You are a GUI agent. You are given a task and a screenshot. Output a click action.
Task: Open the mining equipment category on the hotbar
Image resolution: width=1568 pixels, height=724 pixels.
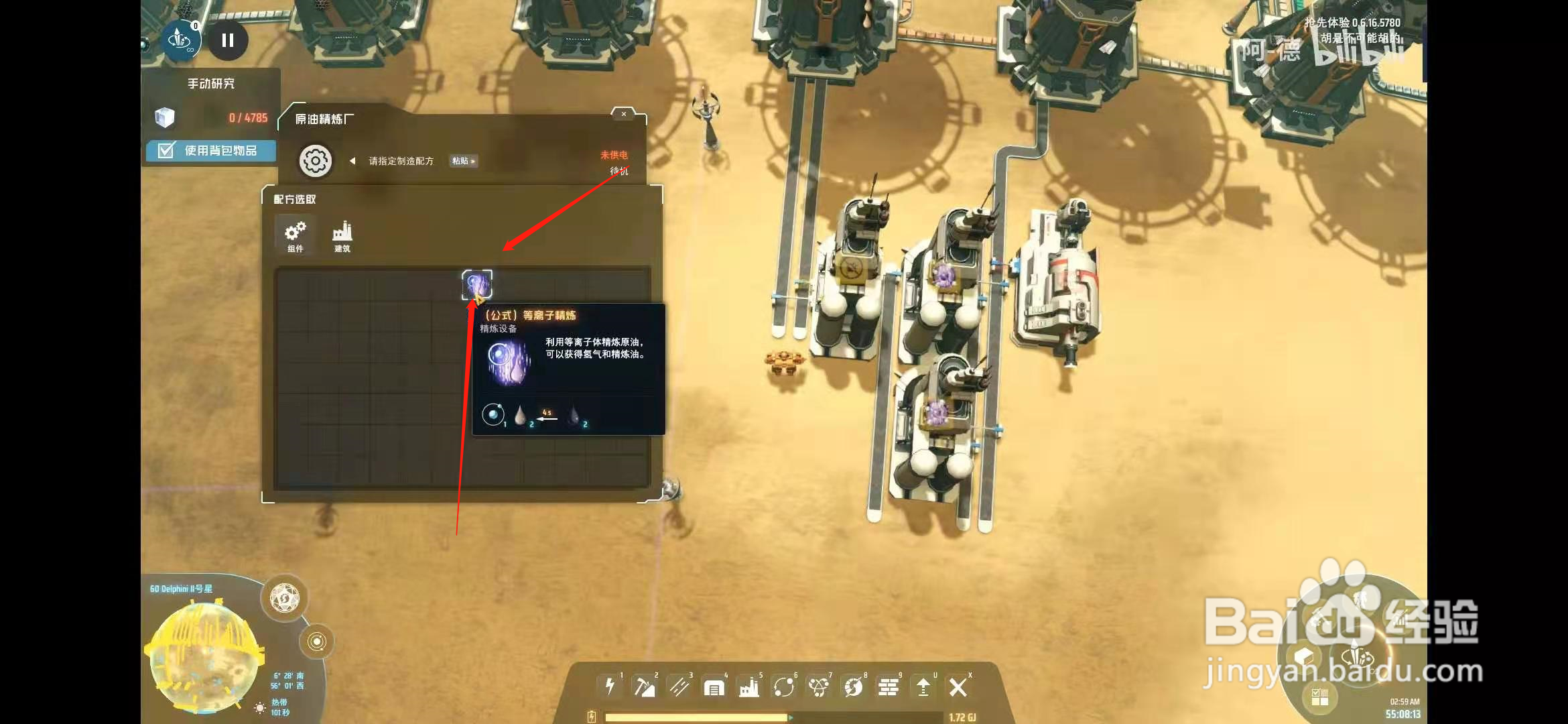[644, 686]
